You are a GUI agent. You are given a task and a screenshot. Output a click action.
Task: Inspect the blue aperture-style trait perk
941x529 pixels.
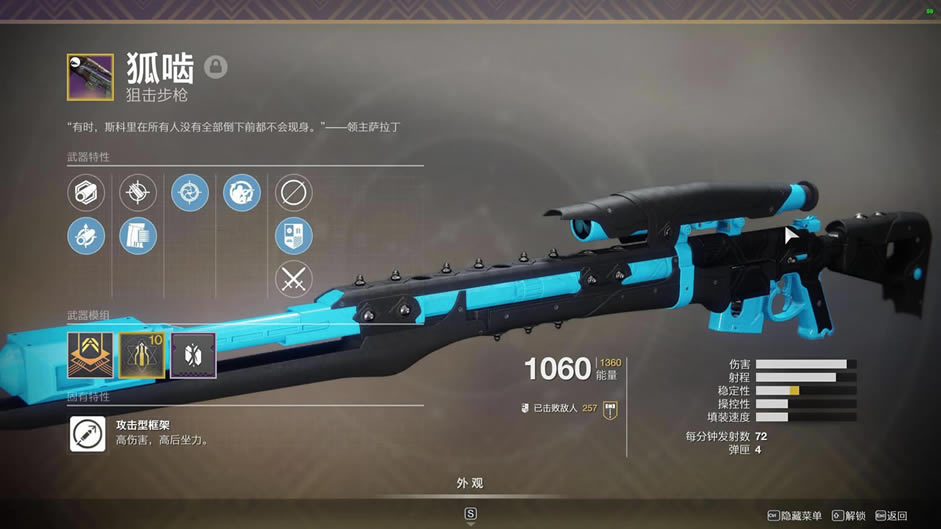190,192
